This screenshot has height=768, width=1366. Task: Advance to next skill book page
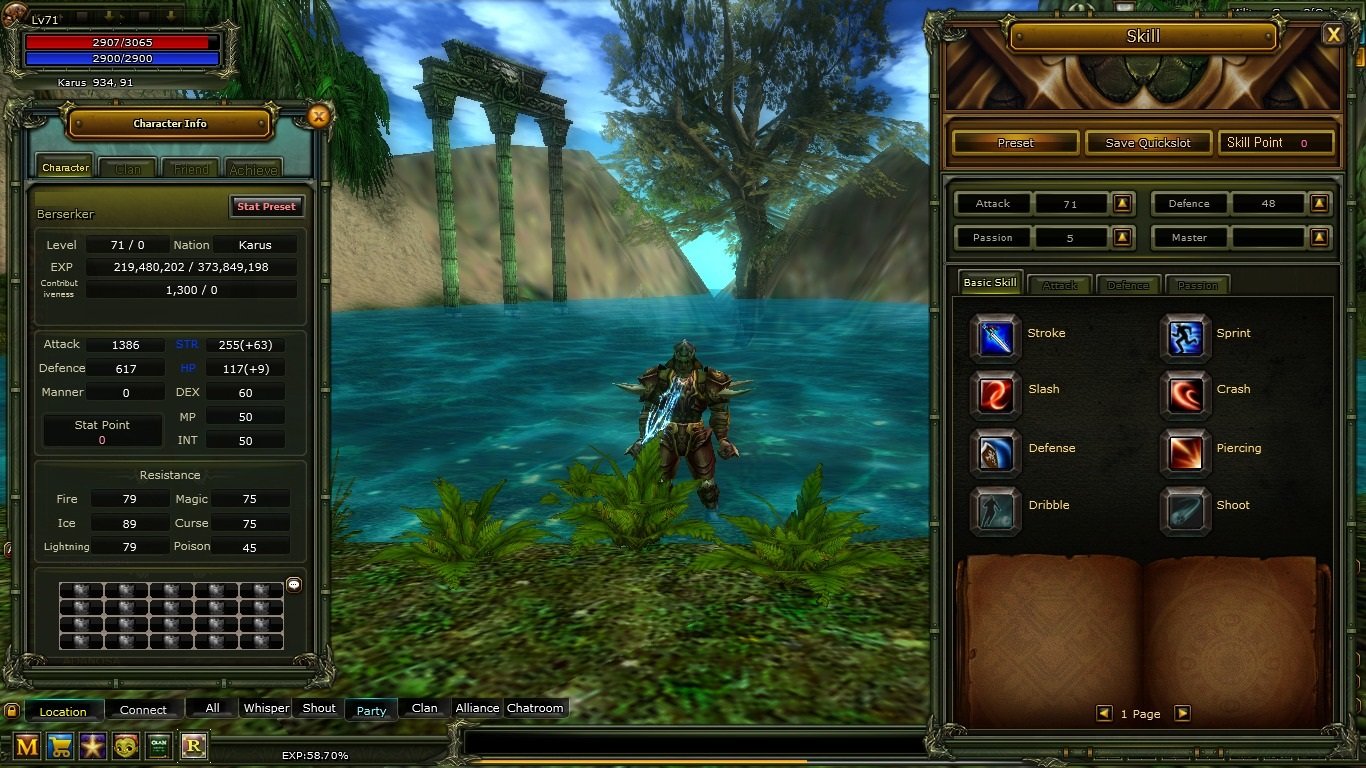[x=1183, y=713]
